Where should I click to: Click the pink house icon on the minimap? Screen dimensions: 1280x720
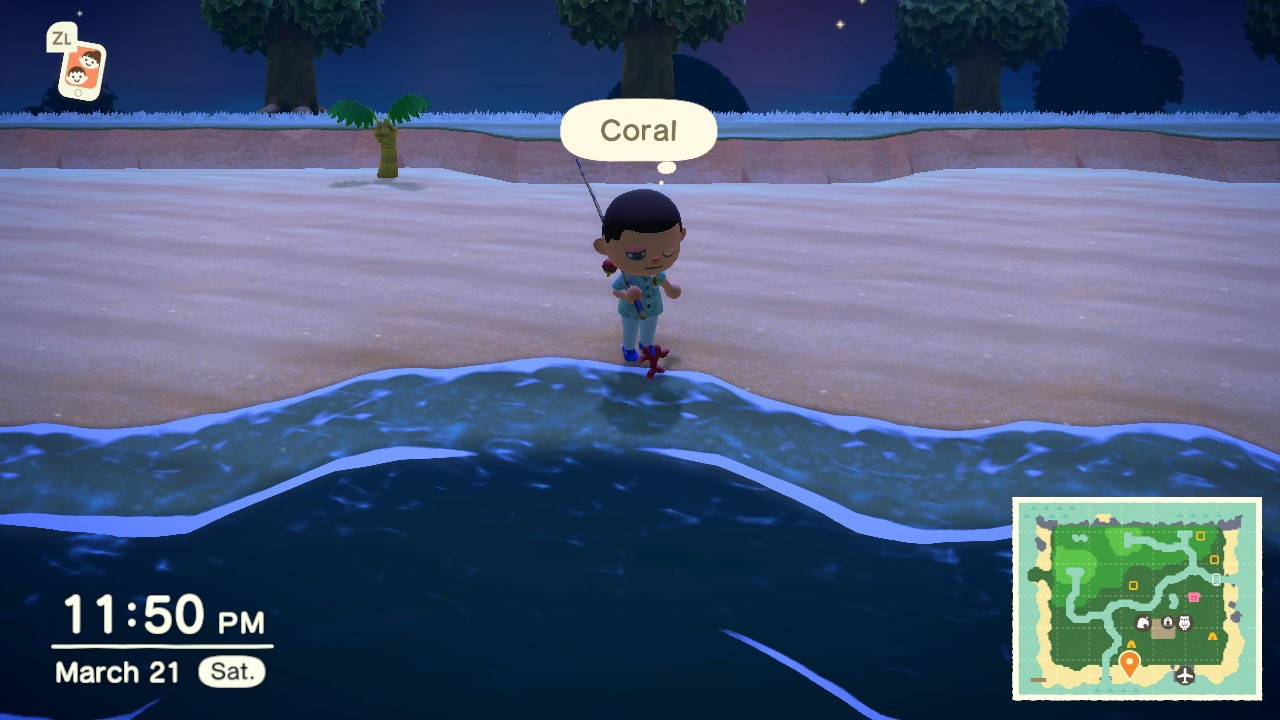[1194, 596]
